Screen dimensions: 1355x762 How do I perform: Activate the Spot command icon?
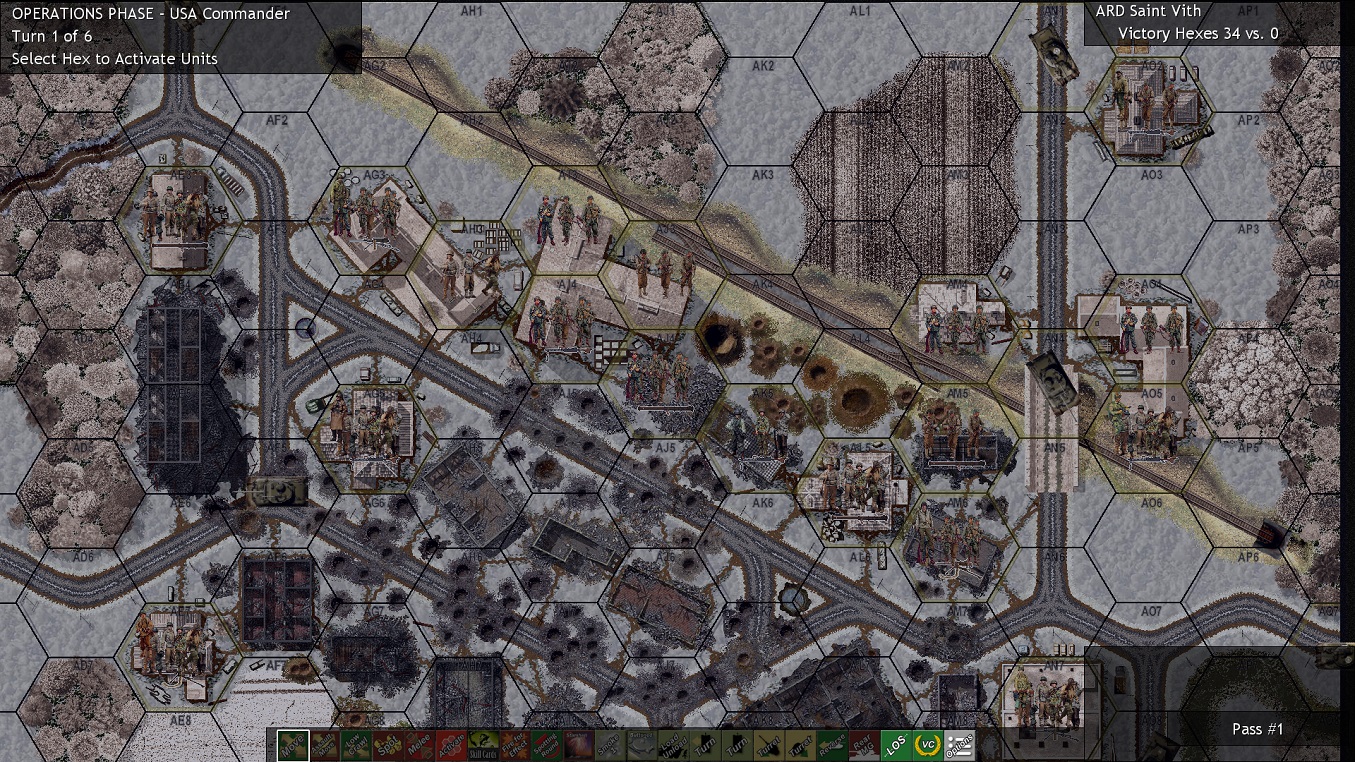(387, 746)
